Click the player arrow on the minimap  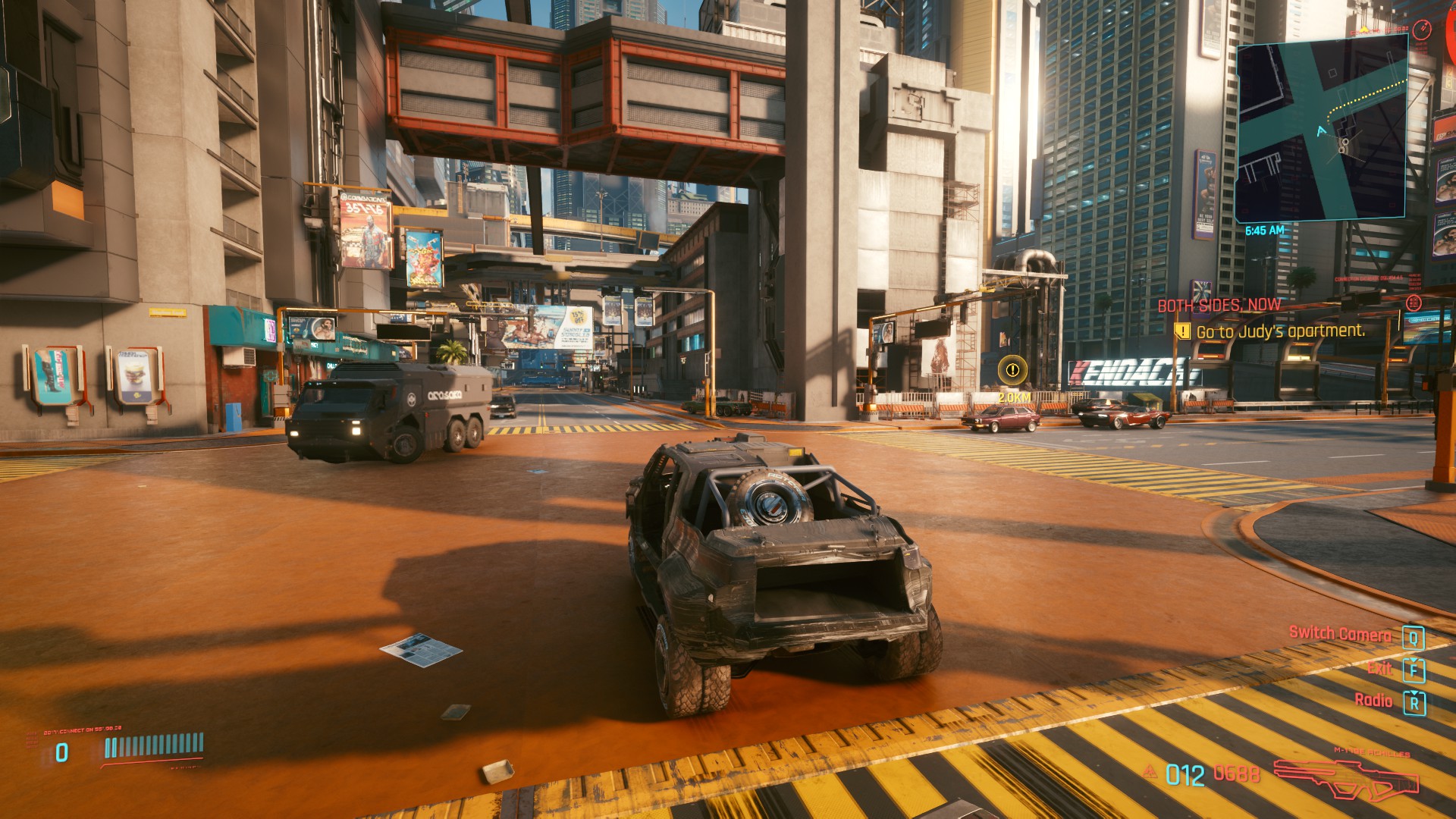click(1323, 131)
